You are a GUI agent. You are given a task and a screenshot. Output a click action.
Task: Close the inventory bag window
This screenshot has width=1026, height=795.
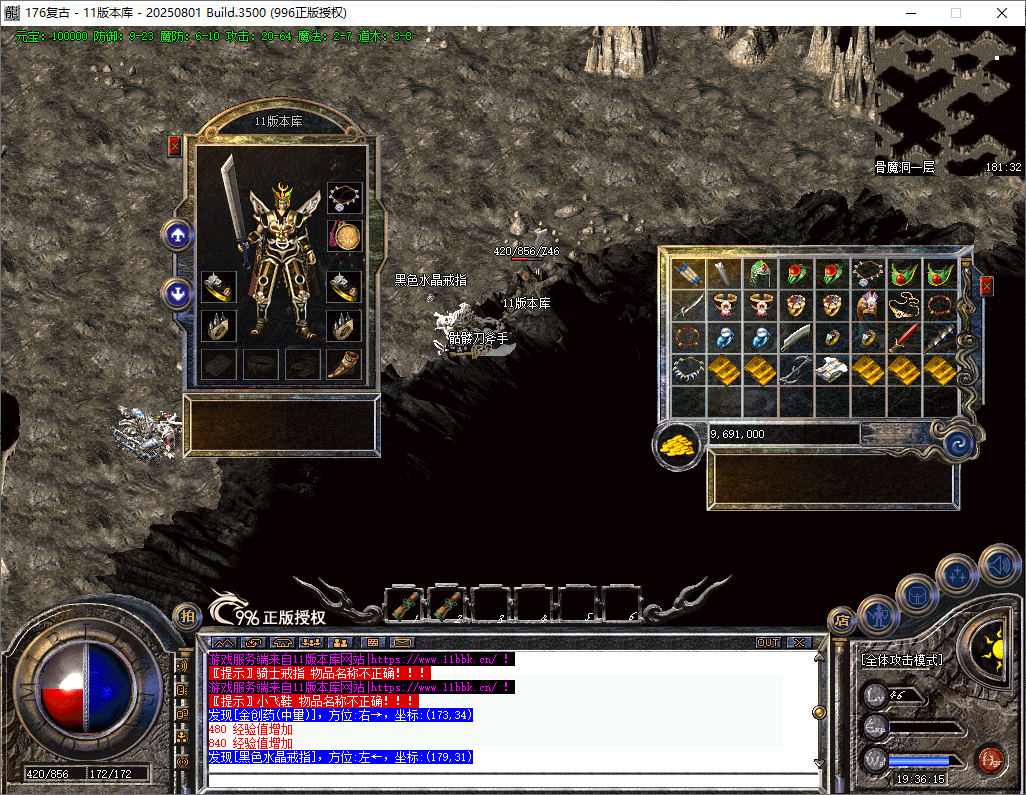987,286
